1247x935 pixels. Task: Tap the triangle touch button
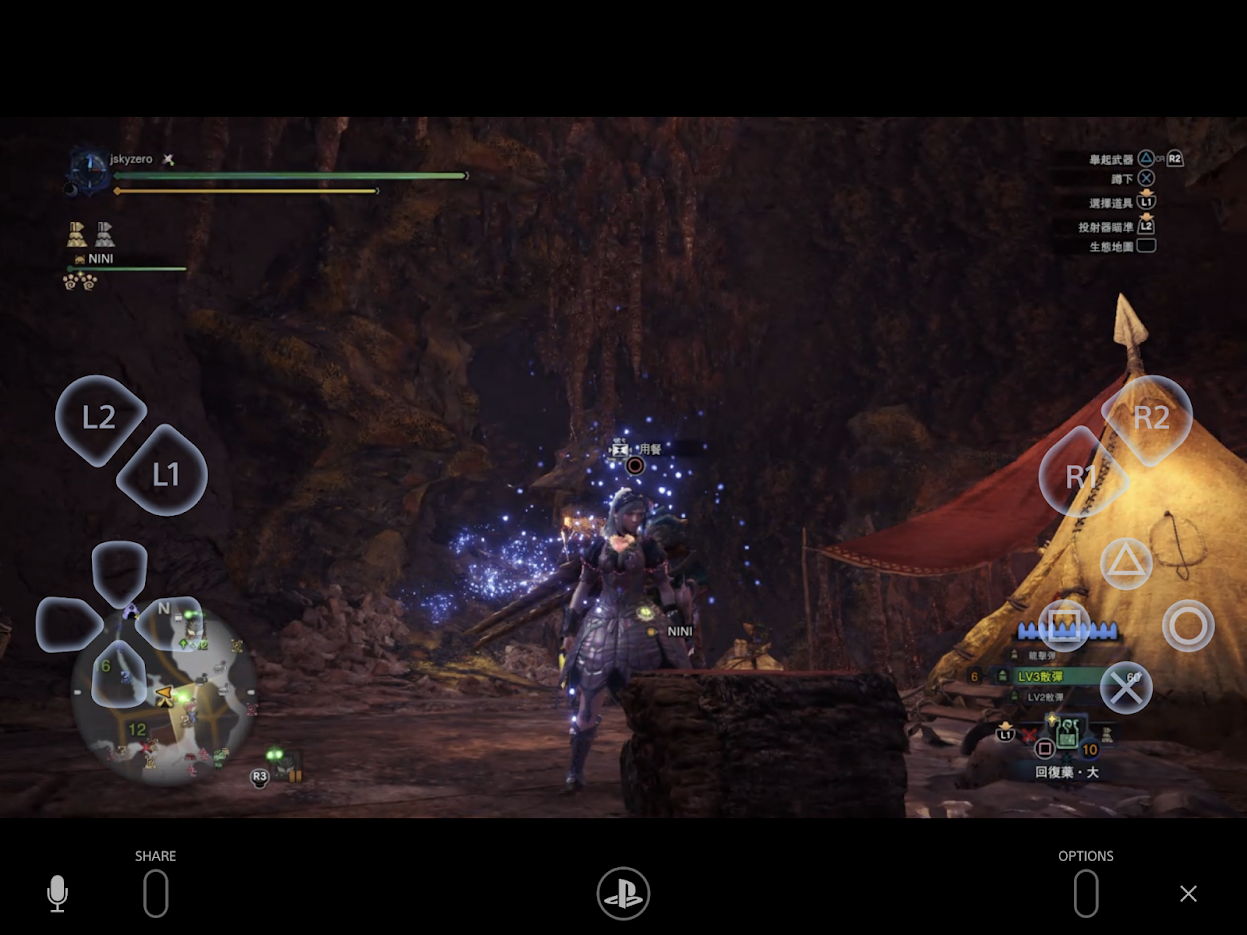[x=1126, y=564]
